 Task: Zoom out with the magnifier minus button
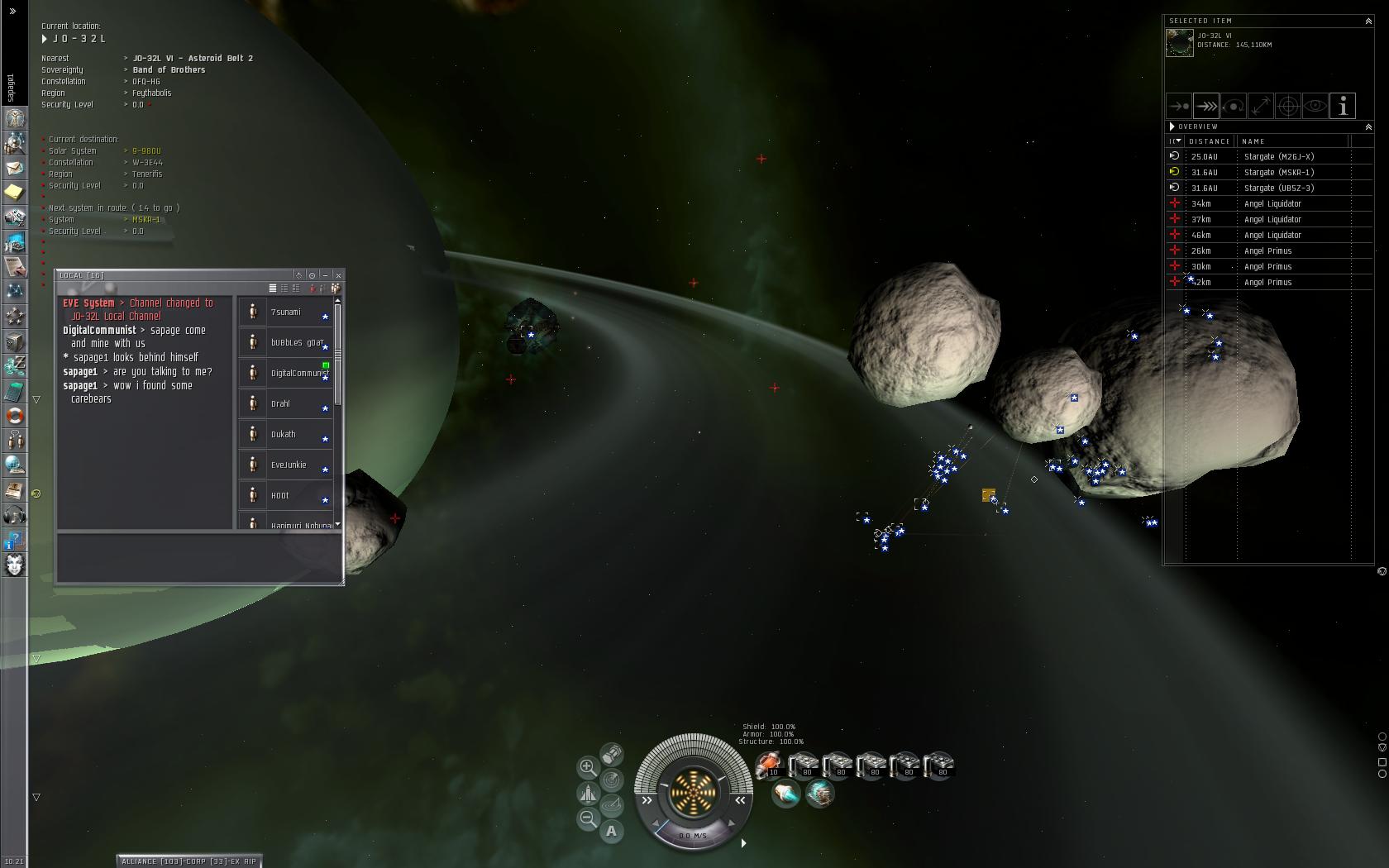(x=588, y=818)
